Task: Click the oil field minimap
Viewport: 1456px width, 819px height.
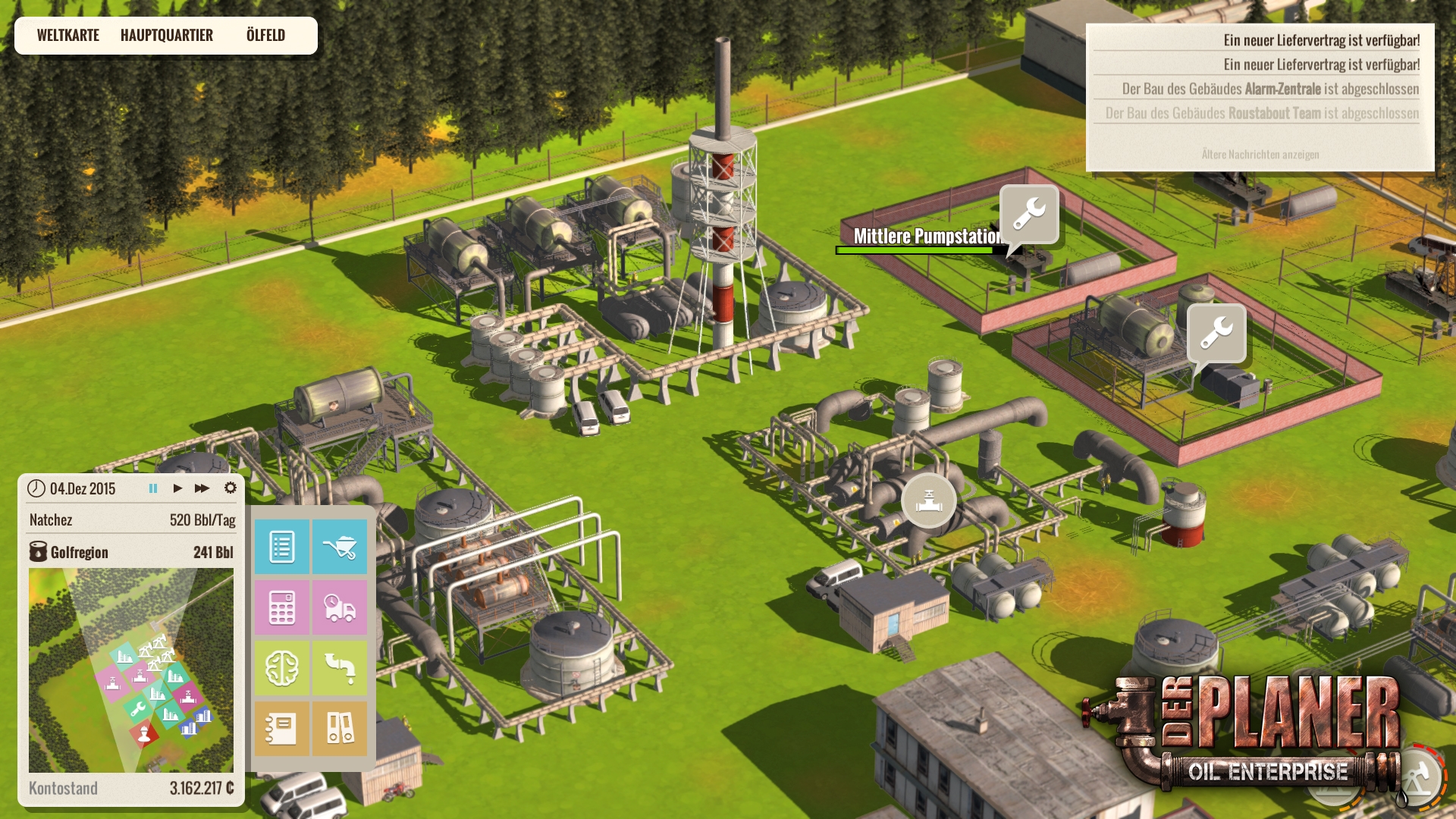Action: coord(131,670)
